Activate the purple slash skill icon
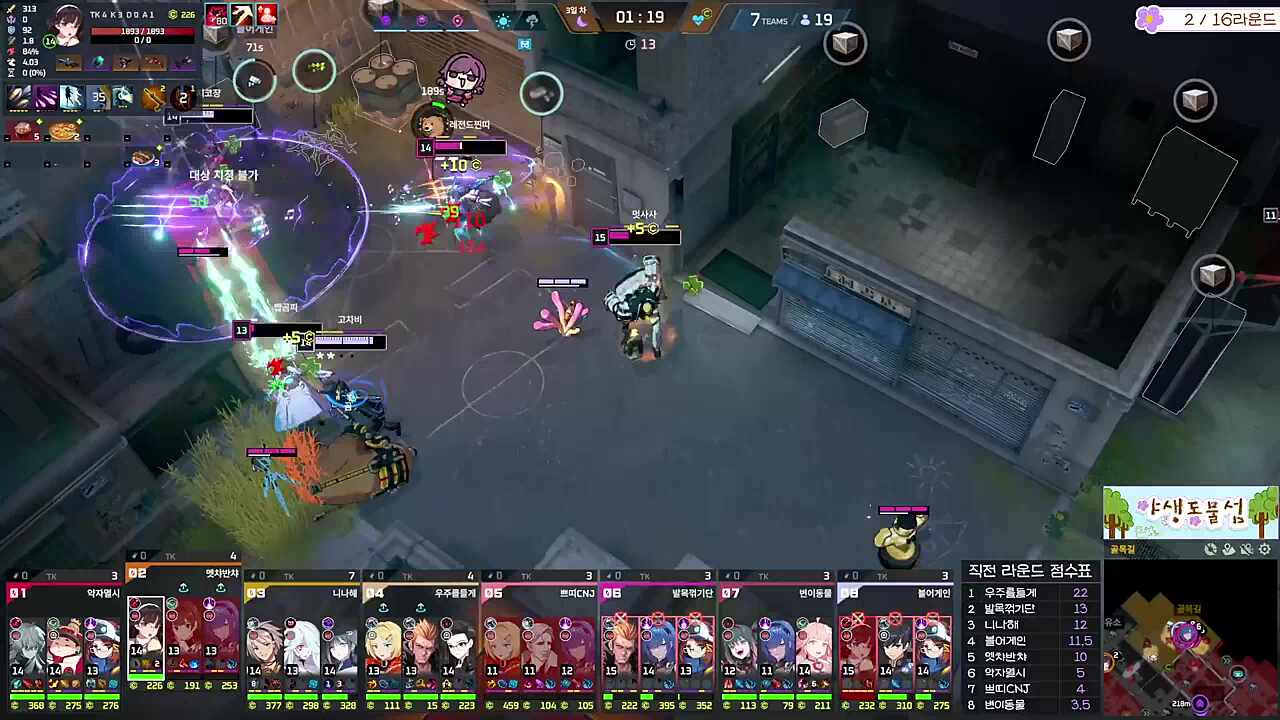Image resolution: width=1280 pixels, height=720 pixels. [x=46, y=97]
